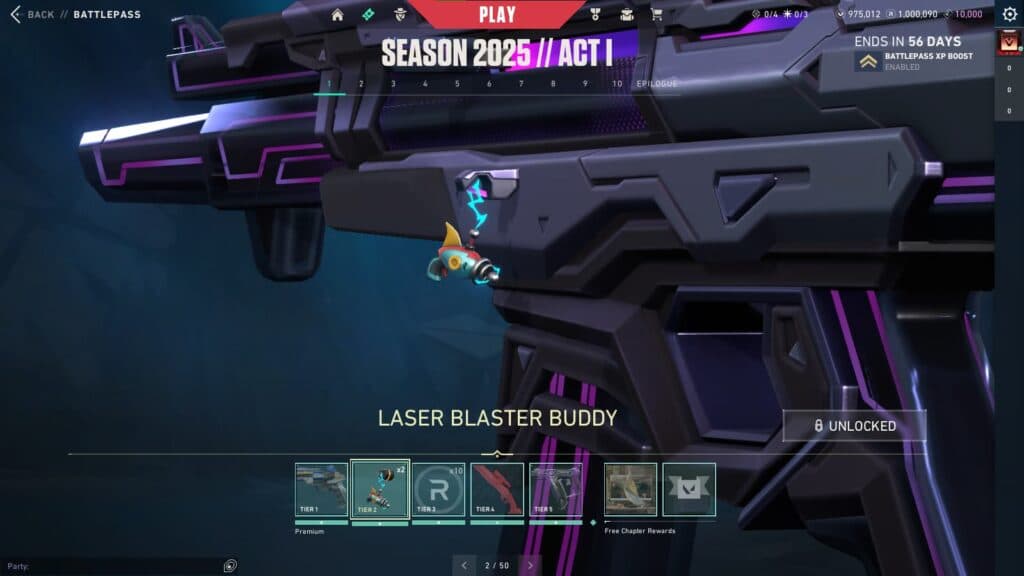Open the free chapter player card reward
1024x576 pixels.
631,490
